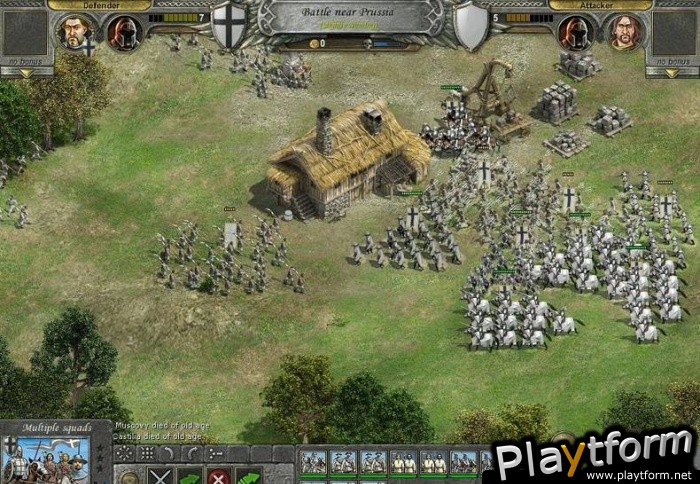700x484 pixels.
Task: Activate the crossed swords attack command
Action: [159, 476]
